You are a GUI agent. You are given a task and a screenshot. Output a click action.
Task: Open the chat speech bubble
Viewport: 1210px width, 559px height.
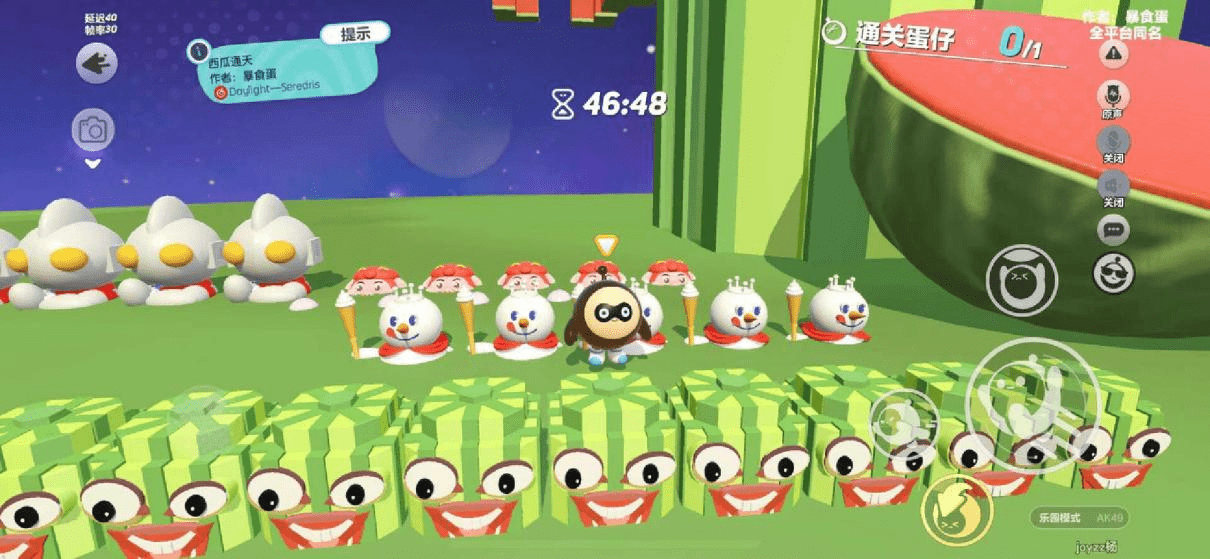[1113, 231]
